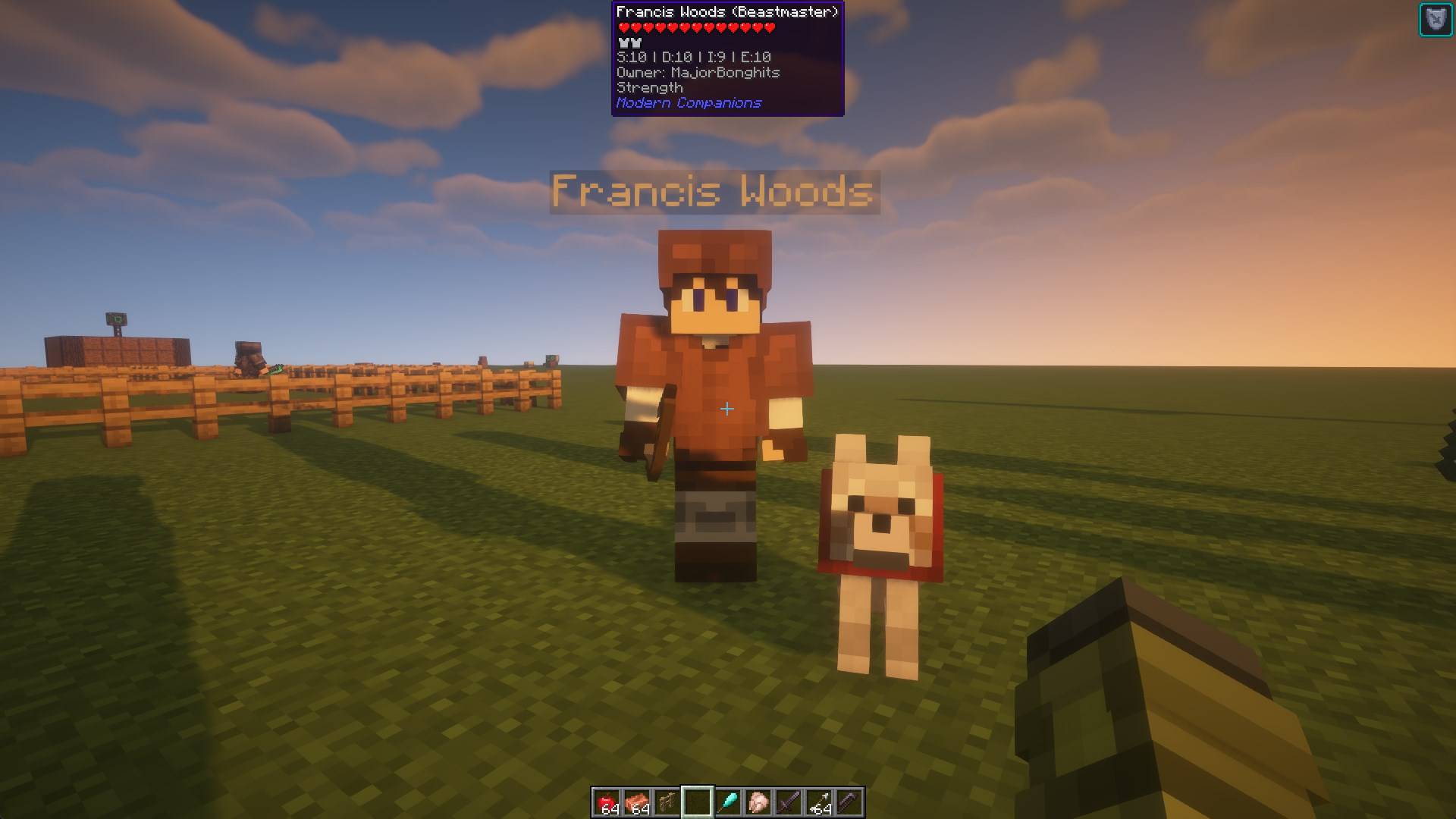This screenshot has height=819, width=1456.
Task: Click the owner name MajorBonghits
Action: [x=698, y=72]
